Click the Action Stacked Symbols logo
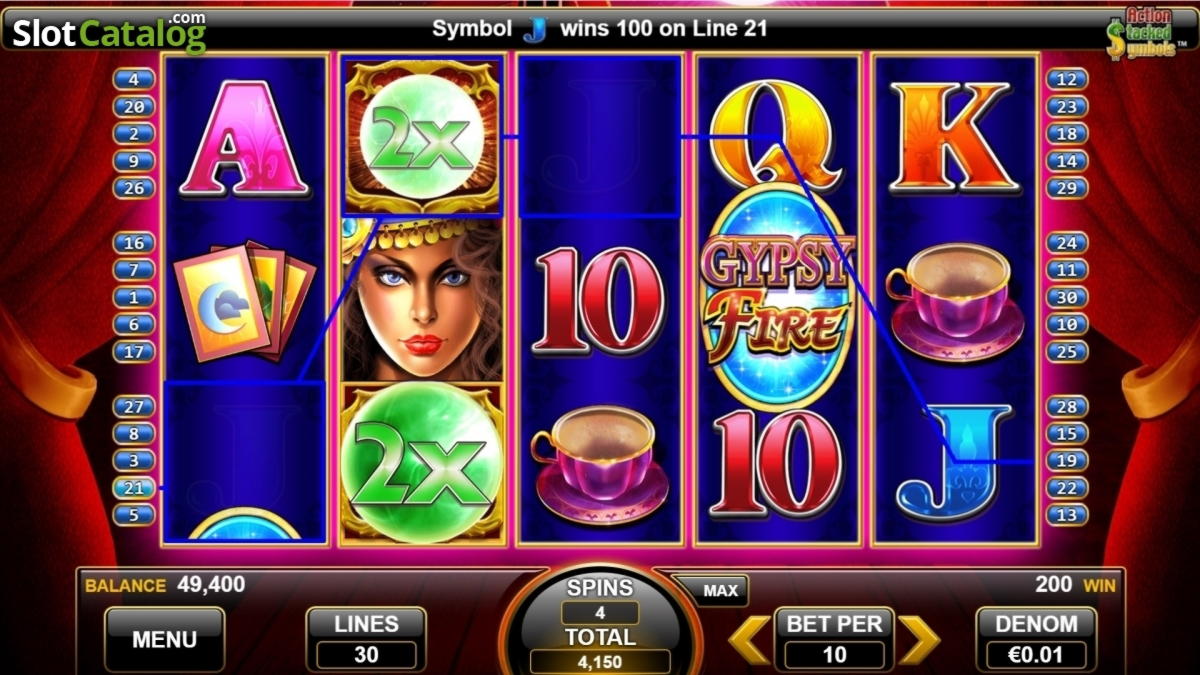This screenshot has height=675, width=1200. coord(1142,33)
